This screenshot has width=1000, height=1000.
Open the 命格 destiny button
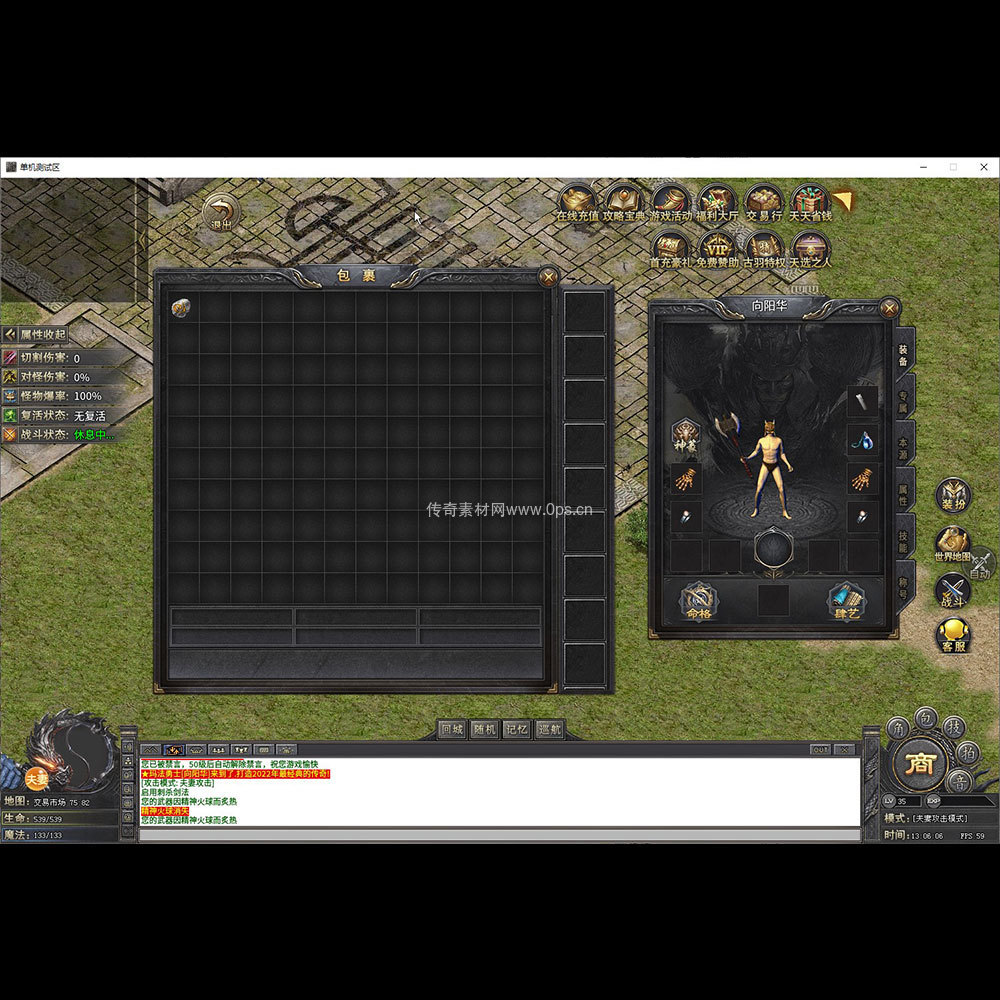pos(698,601)
